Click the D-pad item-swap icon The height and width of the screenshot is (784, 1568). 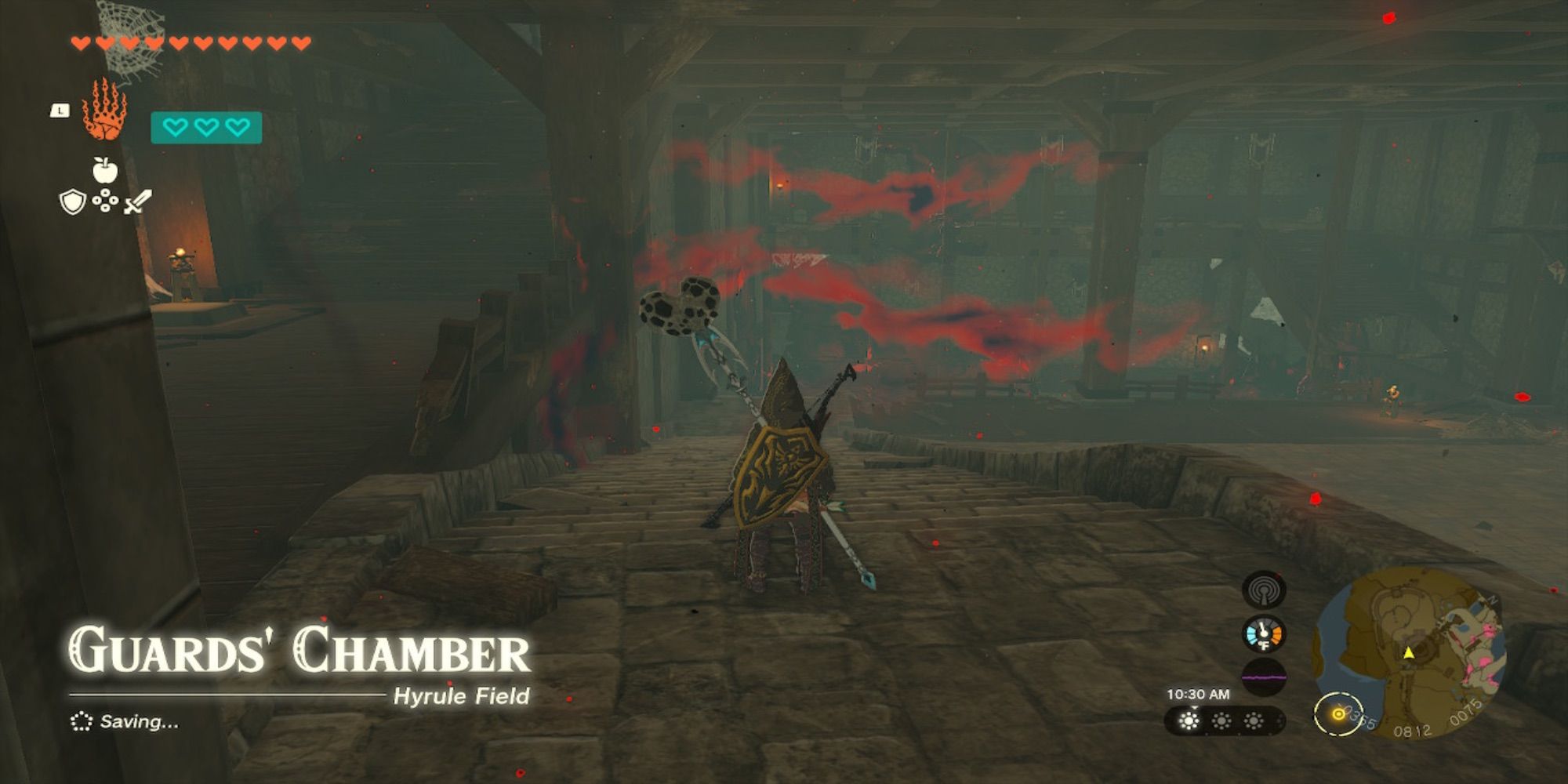(107, 201)
